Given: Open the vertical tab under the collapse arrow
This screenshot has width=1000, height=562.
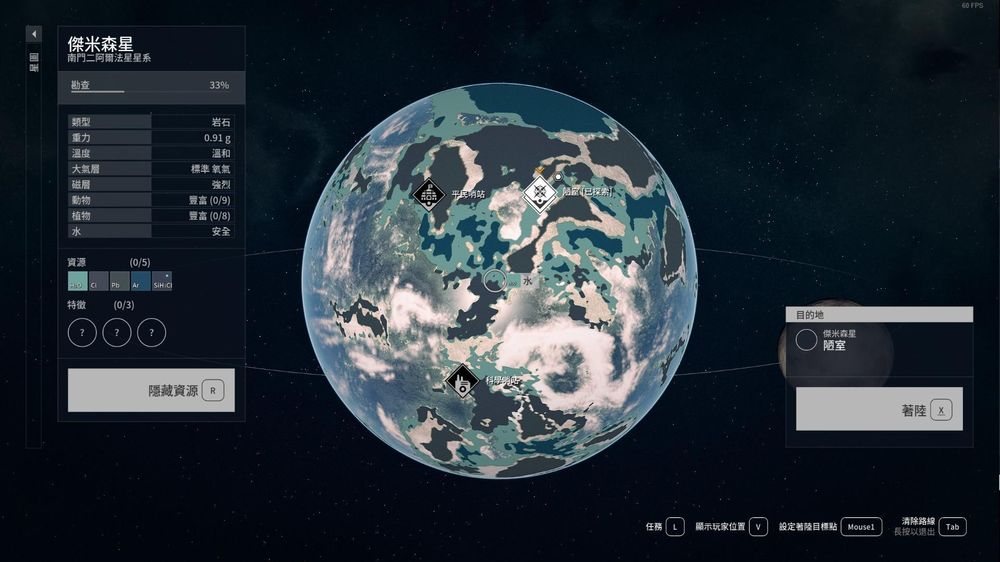Looking at the screenshot, I should [x=34, y=62].
